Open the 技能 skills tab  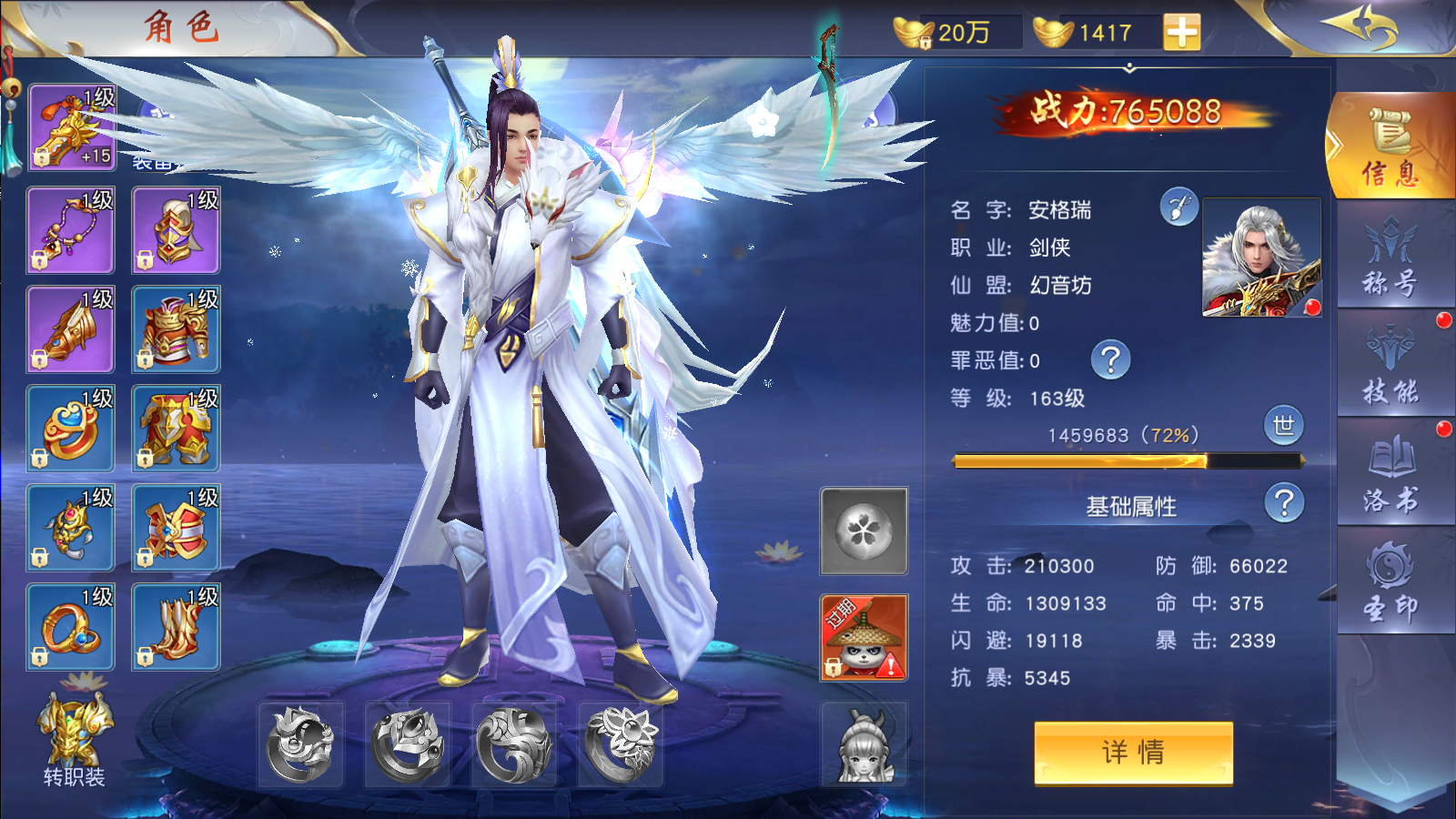(1390, 366)
